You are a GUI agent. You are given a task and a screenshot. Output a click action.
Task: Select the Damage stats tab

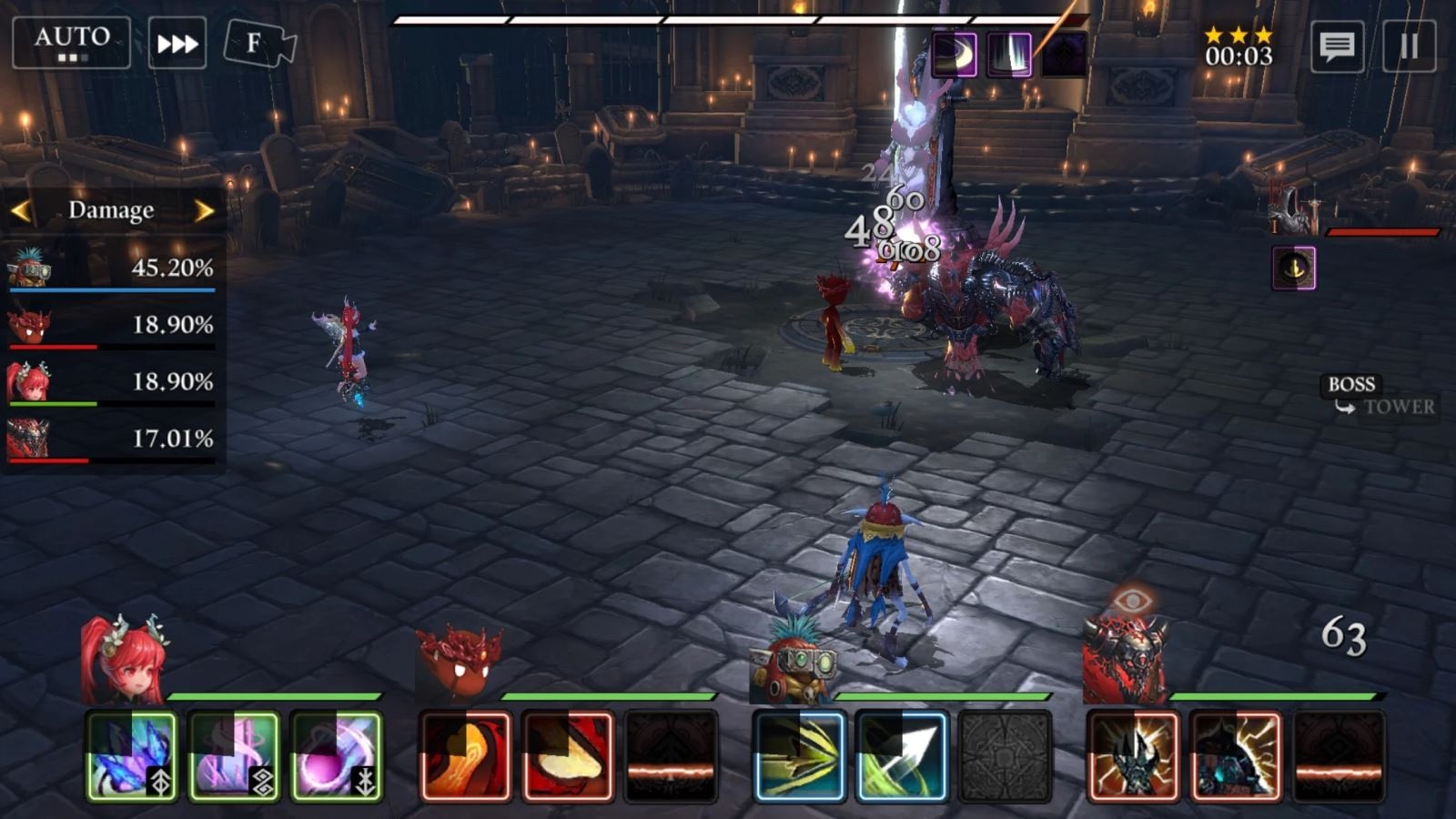tap(111, 210)
